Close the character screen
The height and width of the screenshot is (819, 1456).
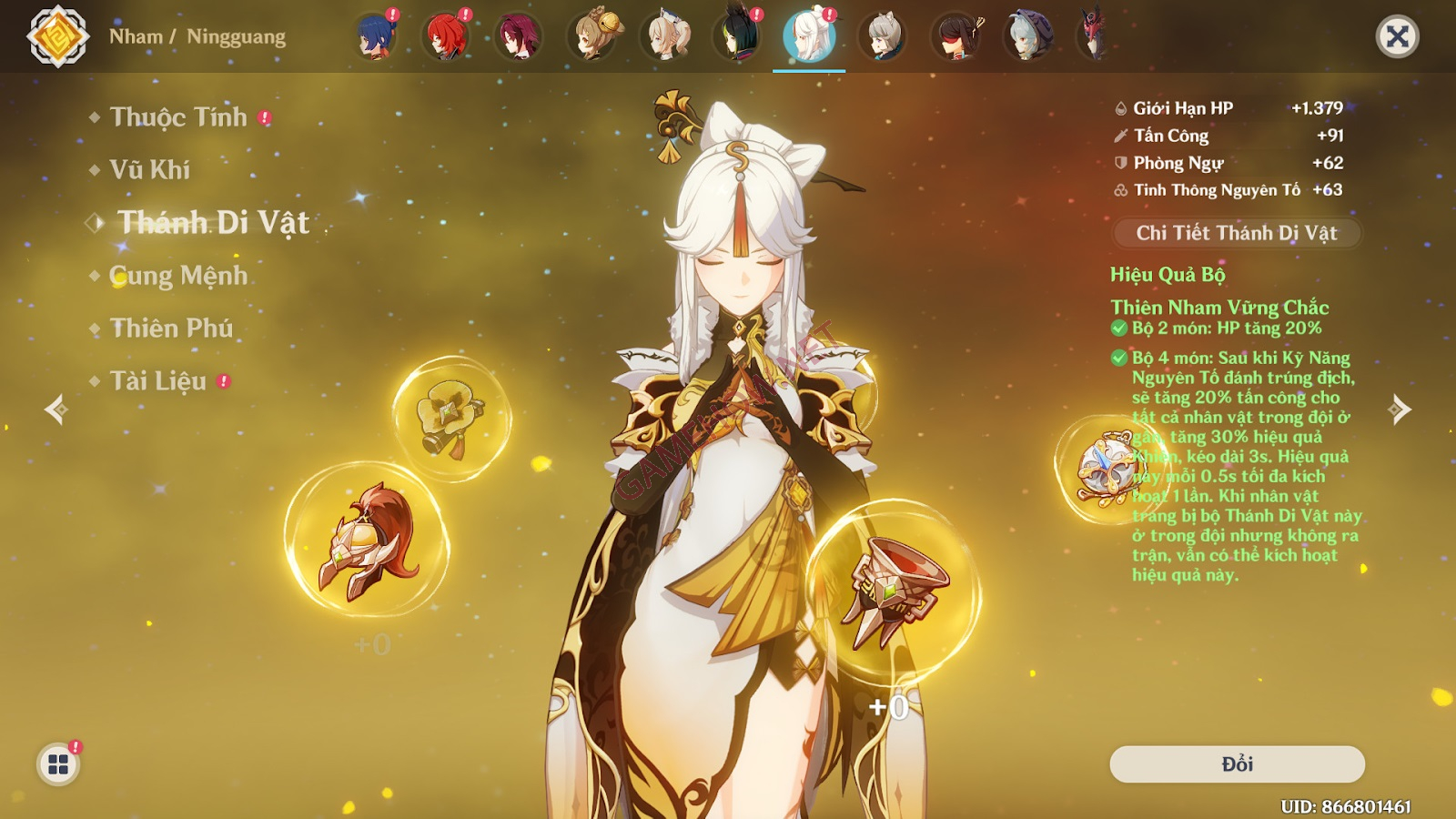[x=1397, y=37]
